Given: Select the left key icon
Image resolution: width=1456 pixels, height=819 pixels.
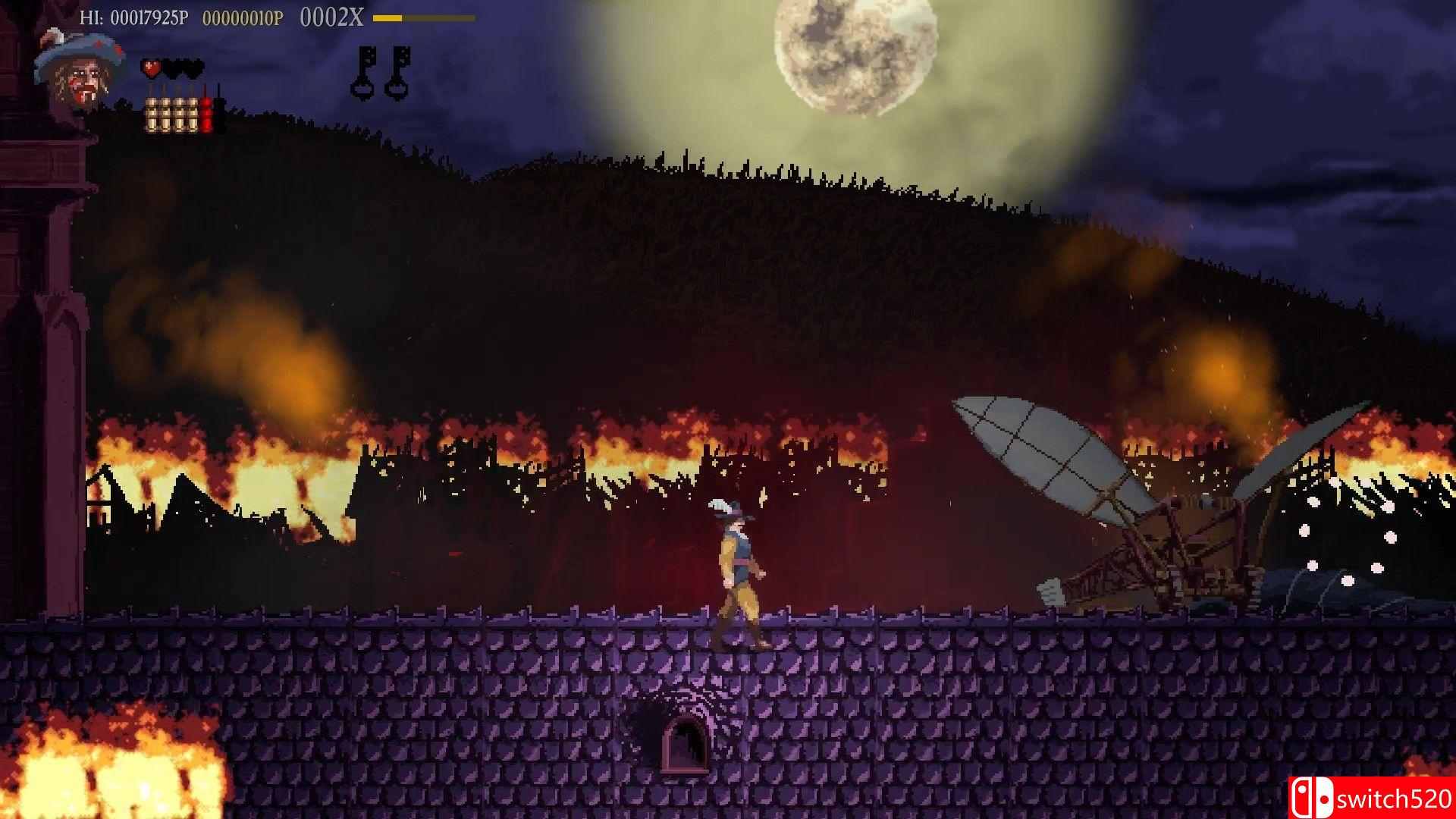Looking at the screenshot, I should coord(365,70).
